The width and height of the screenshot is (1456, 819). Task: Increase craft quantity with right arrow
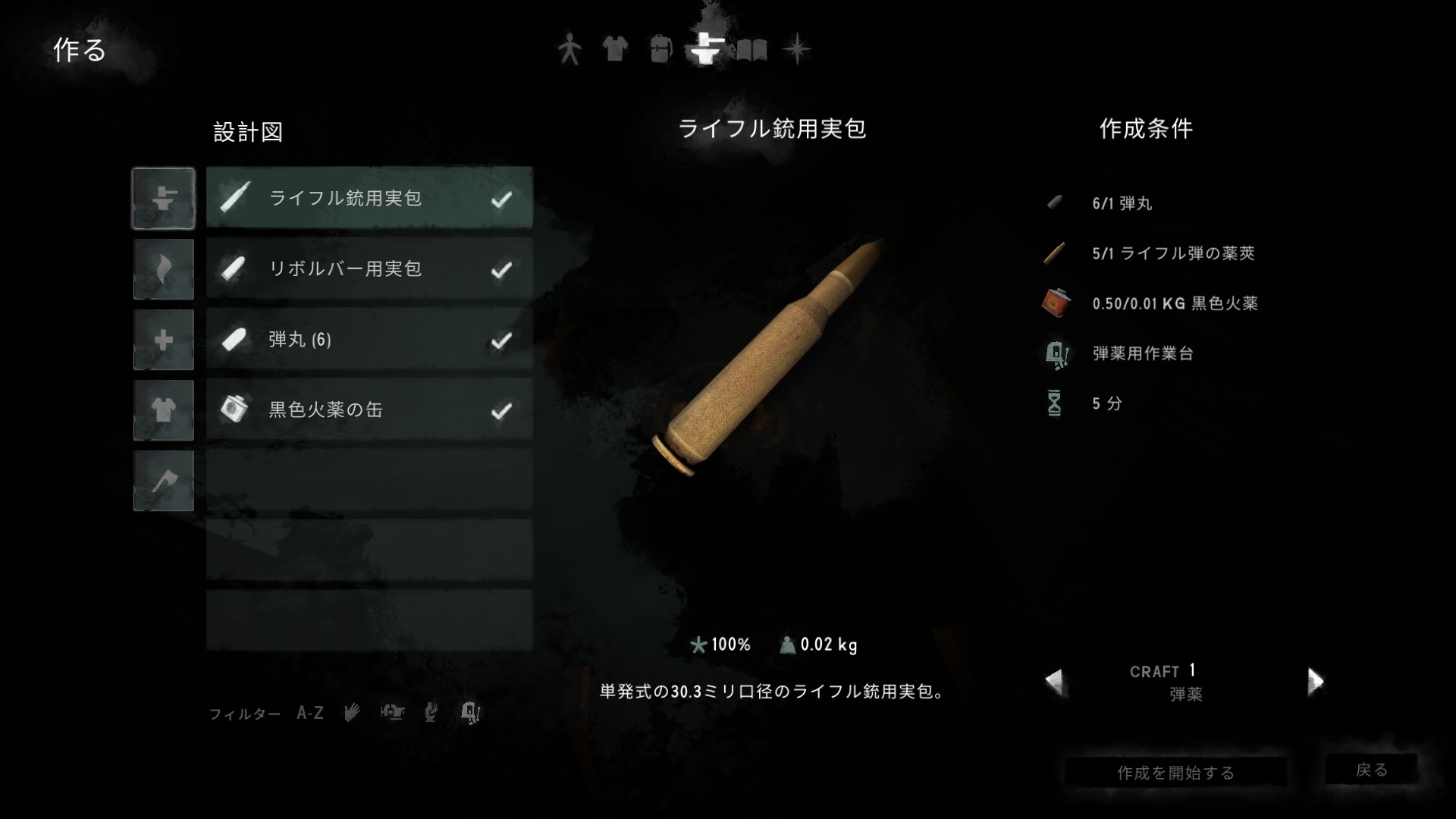click(x=1315, y=681)
